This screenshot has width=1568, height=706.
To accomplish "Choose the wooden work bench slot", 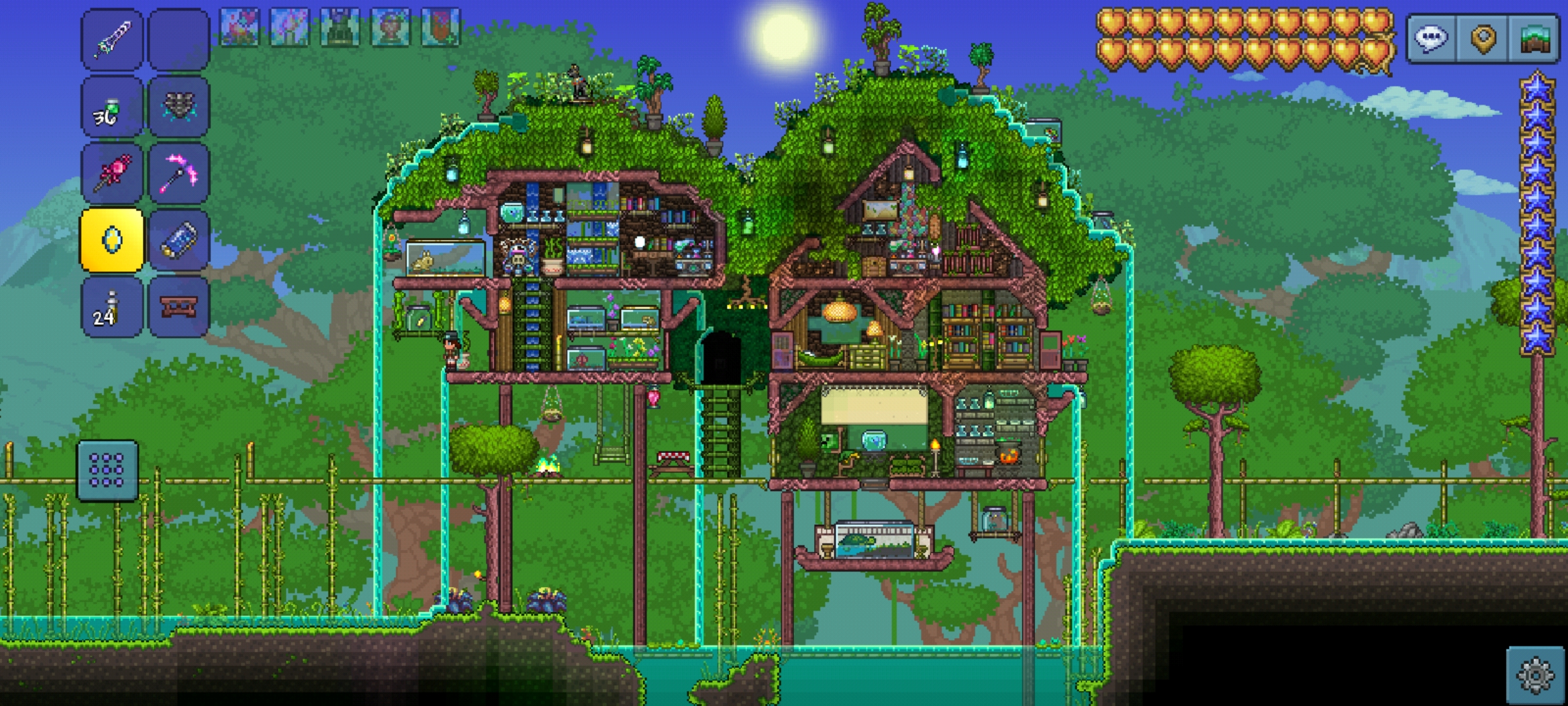I will [178, 307].
